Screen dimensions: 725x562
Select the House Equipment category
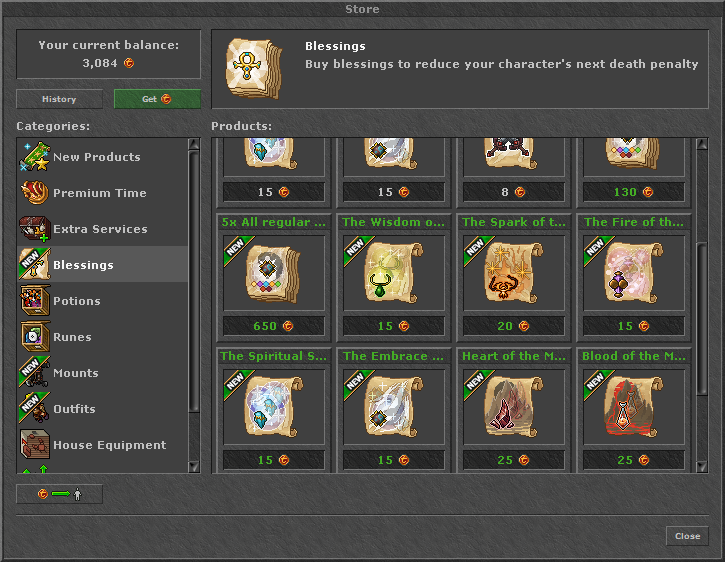(109, 445)
